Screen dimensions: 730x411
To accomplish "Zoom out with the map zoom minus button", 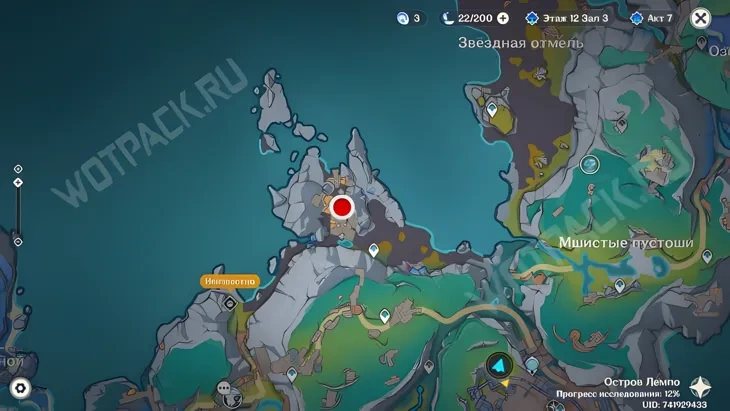I will tap(18, 241).
